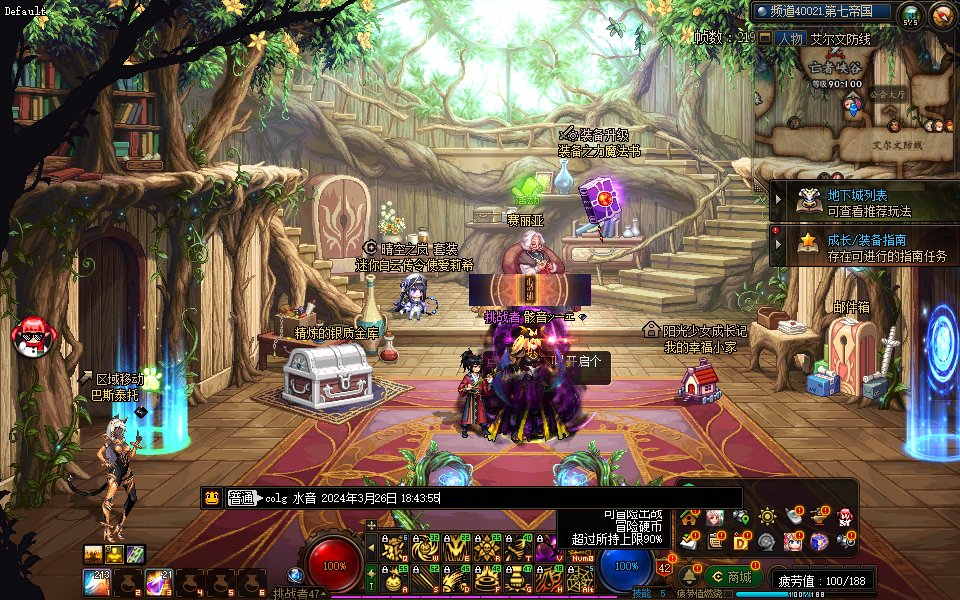Viewport: 960px width, 600px height.
Task: Open the 地下城列表 dungeon list entry
Action: [857, 196]
